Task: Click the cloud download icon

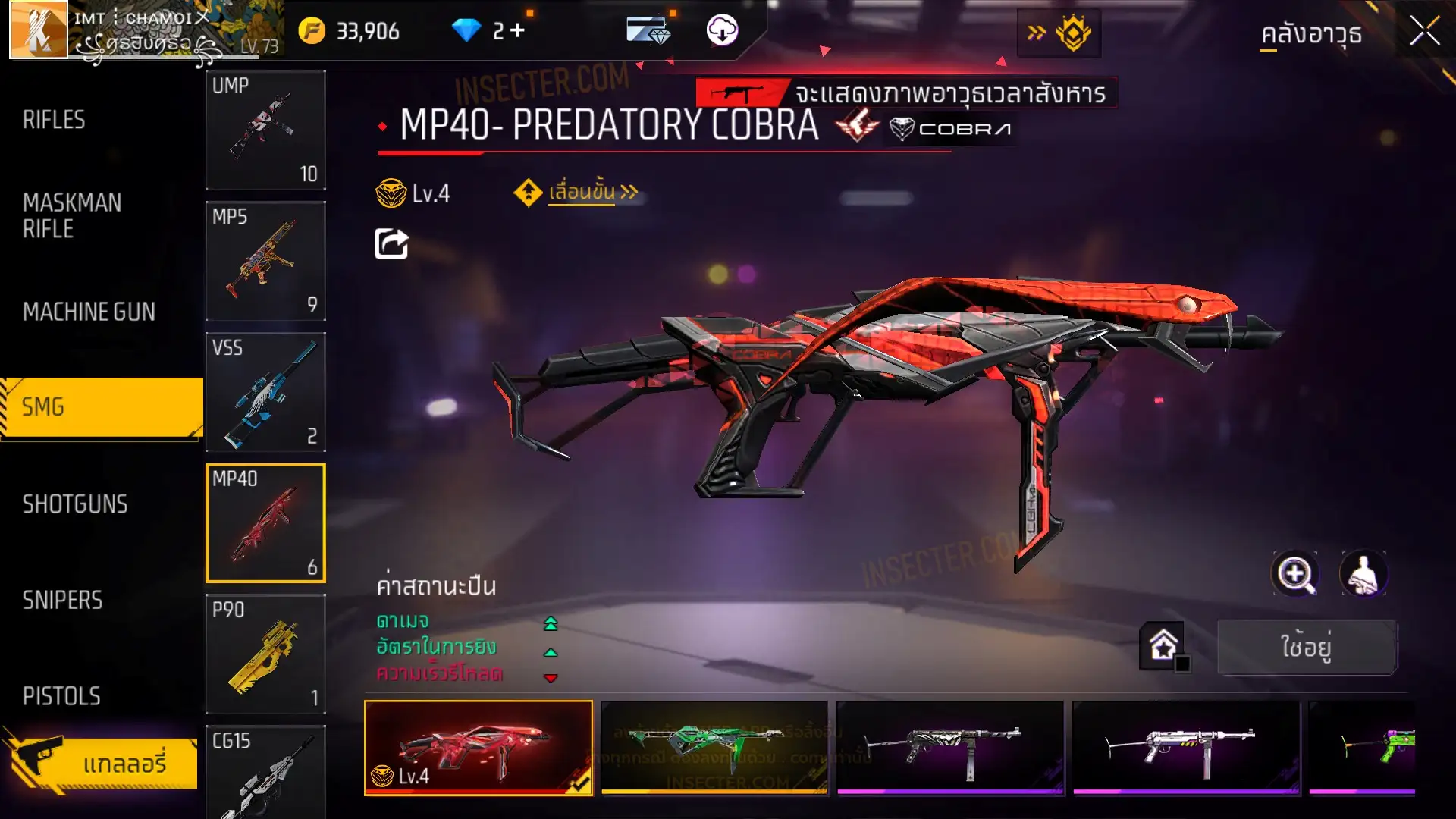Action: click(x=722, y=31)
